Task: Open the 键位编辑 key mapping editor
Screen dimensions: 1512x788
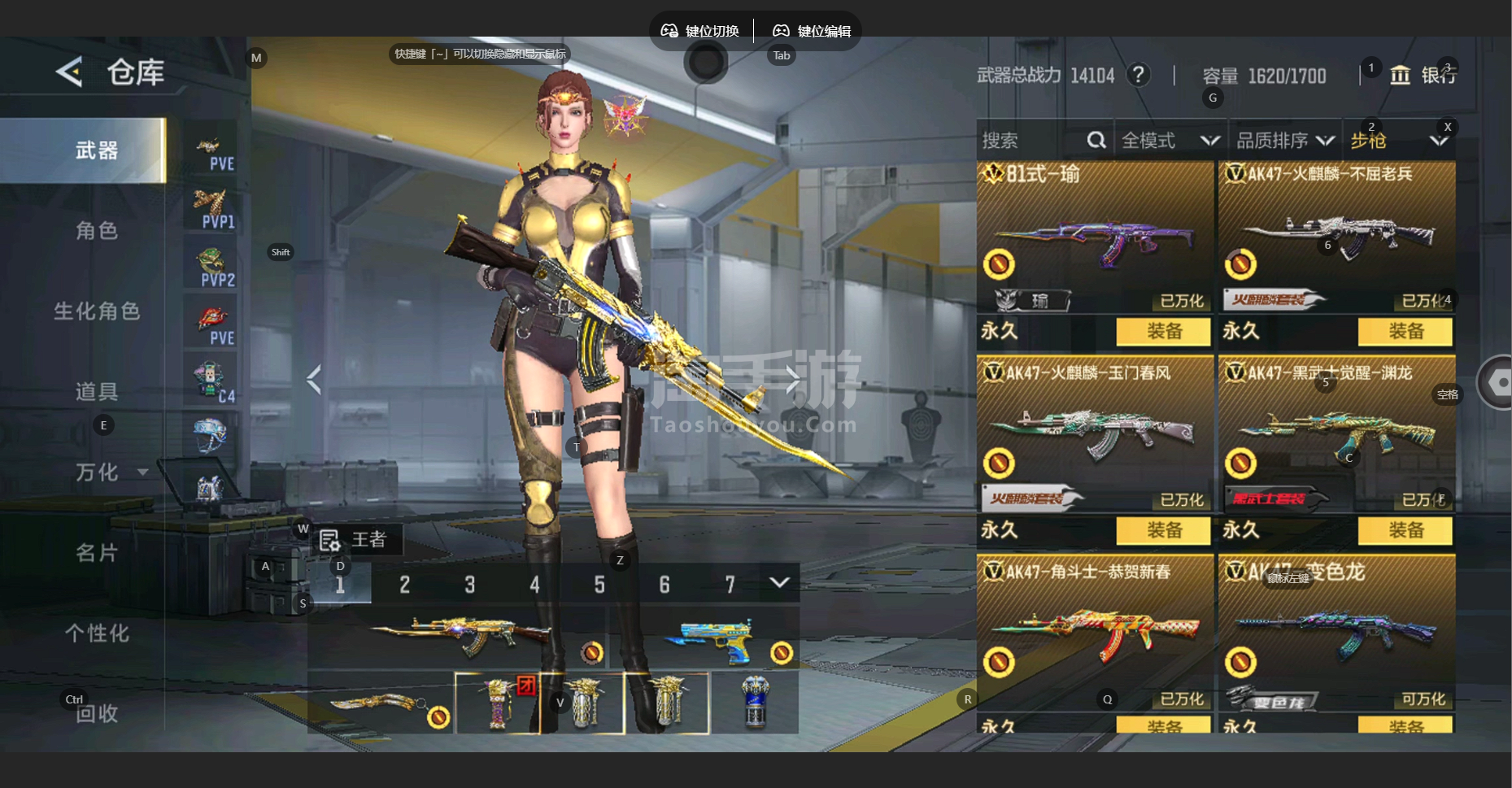Action: [812, 31]
